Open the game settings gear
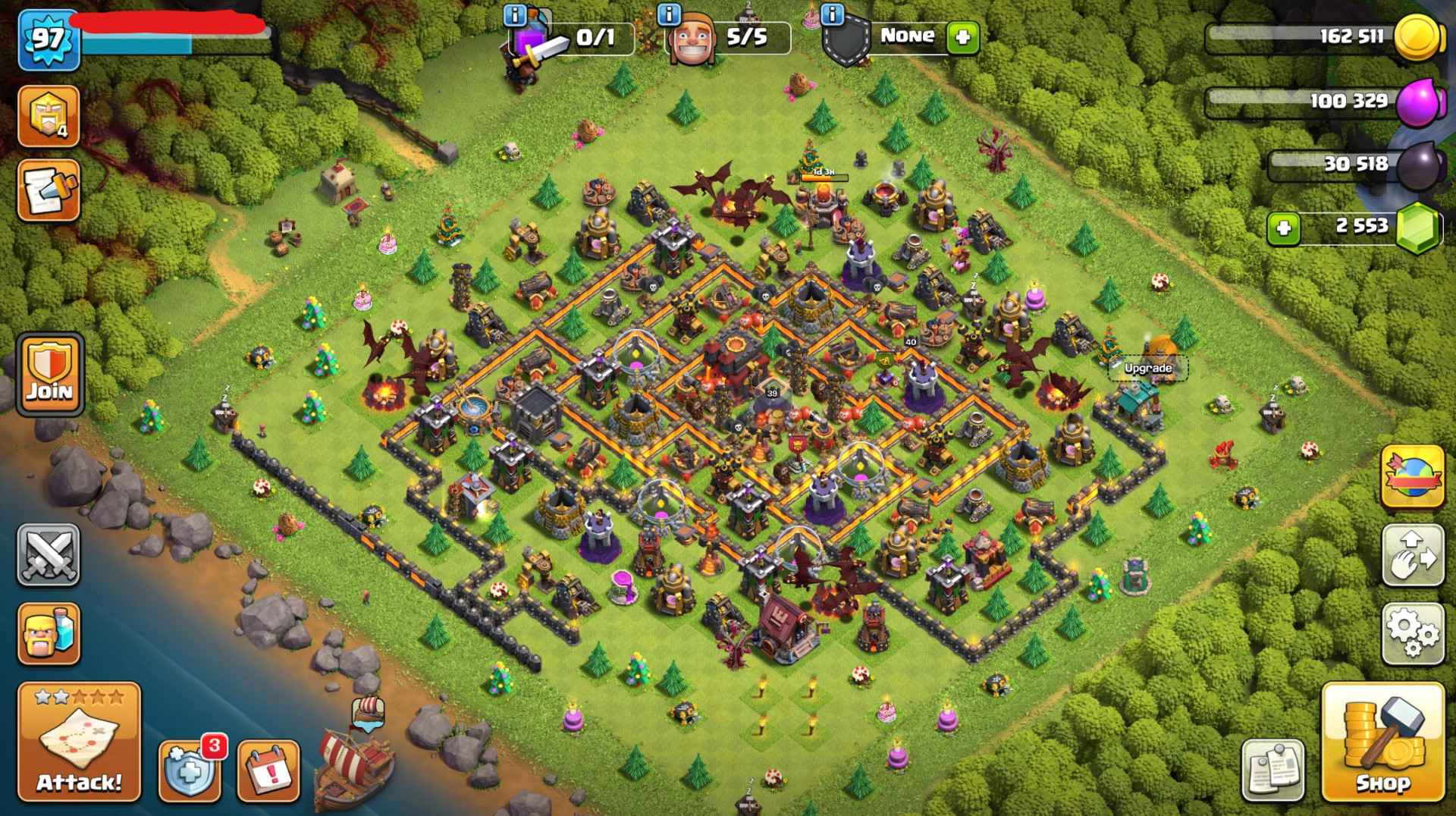The width and height of the screenshot is (1456, 816). [x=1413, y=631]
